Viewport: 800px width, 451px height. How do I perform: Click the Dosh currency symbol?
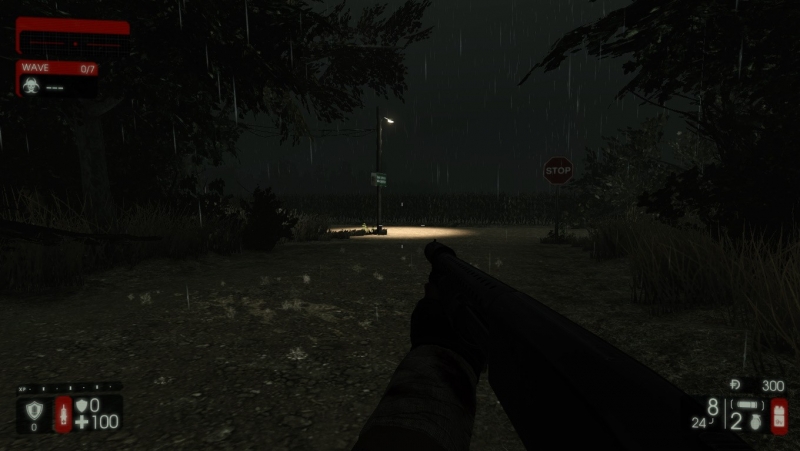(x=735, y=384)
